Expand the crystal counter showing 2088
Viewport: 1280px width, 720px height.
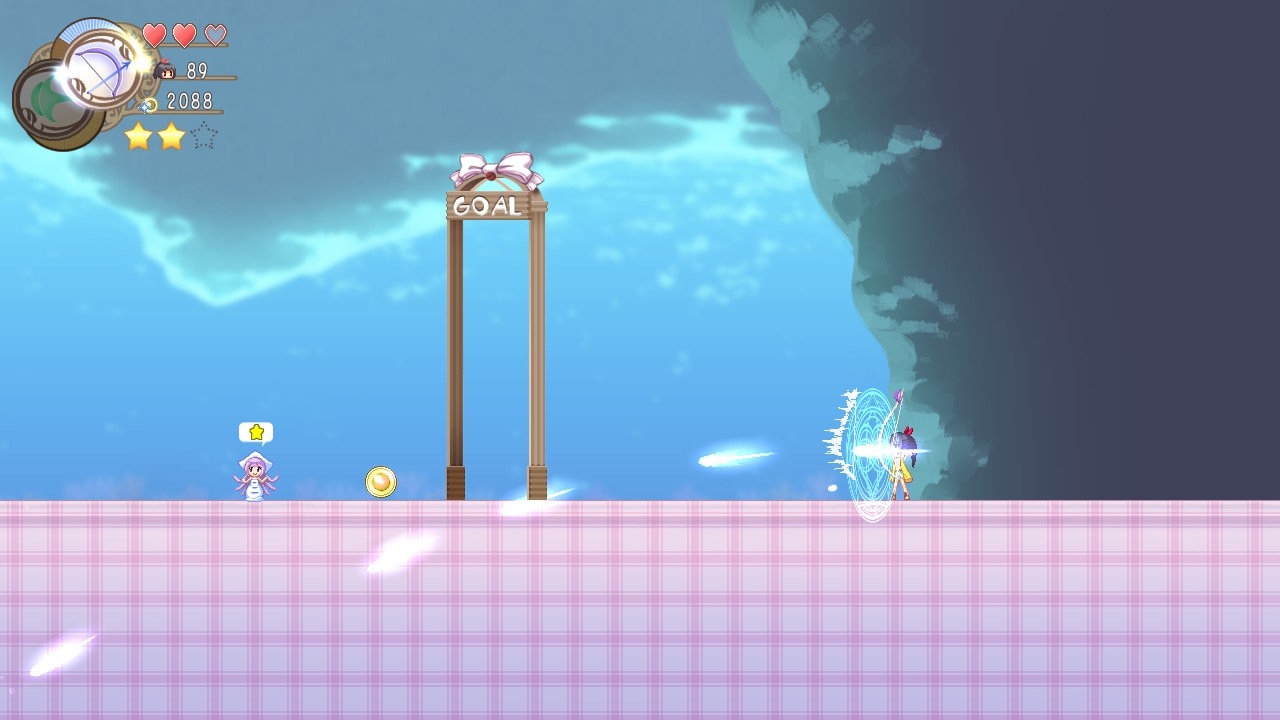[x=190, y=100]
